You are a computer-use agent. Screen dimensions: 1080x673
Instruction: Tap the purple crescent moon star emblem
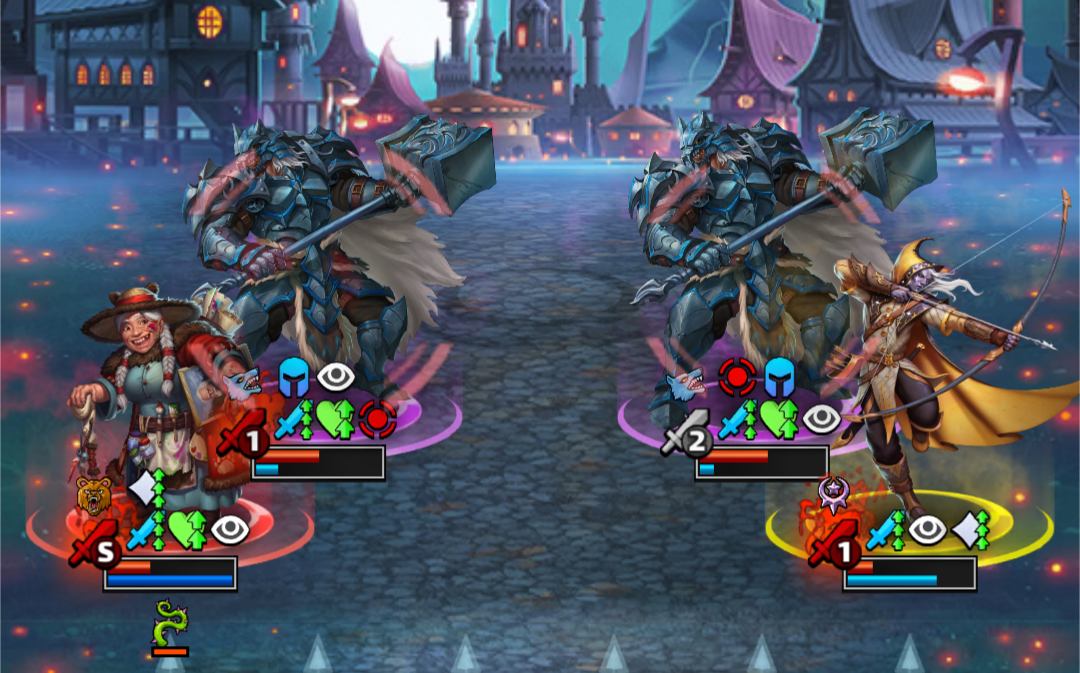833,491
